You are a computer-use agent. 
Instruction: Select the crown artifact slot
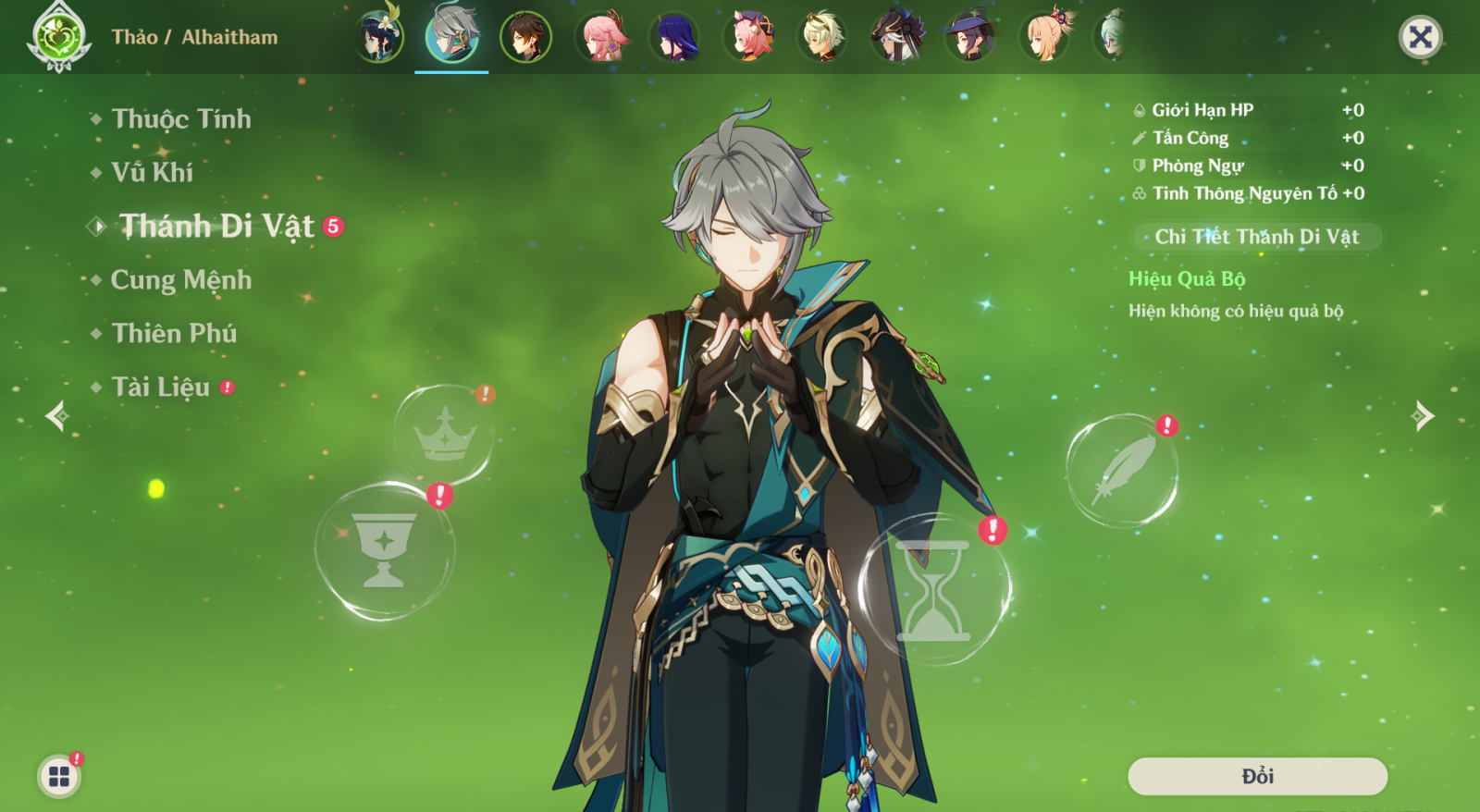pos(445,434)
